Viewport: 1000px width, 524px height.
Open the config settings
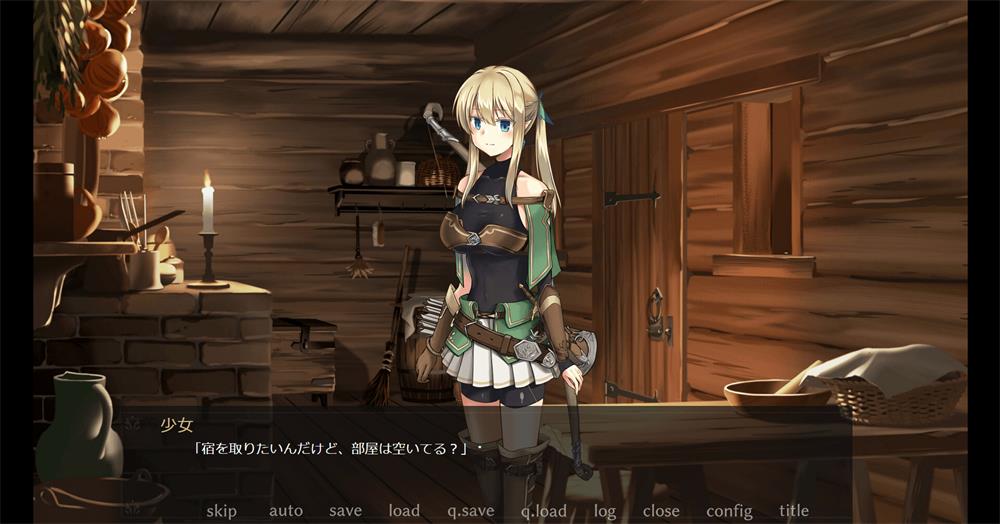click(x=729, y=511)
